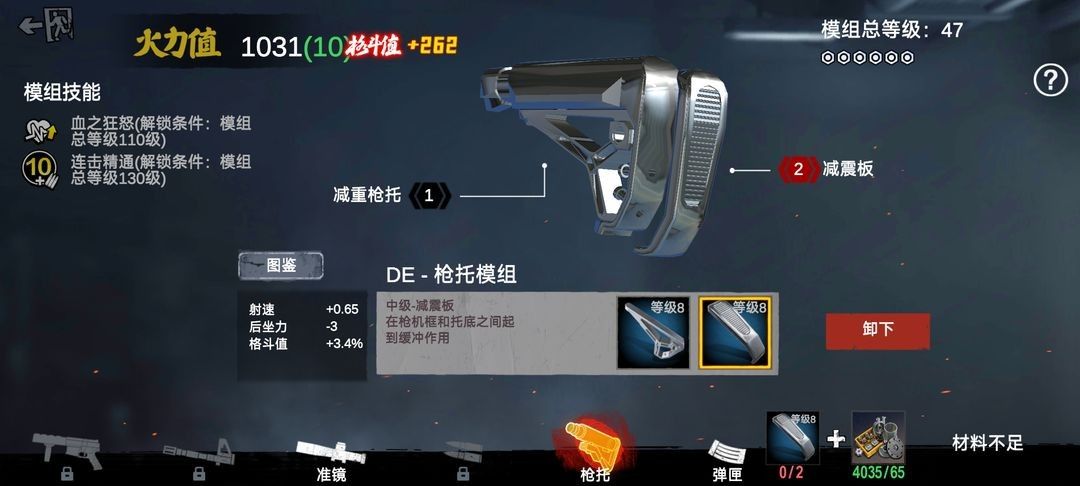Select the level 8 lightweight stock module
This screenshot has width=1080, height=486.
pos(653,332)
